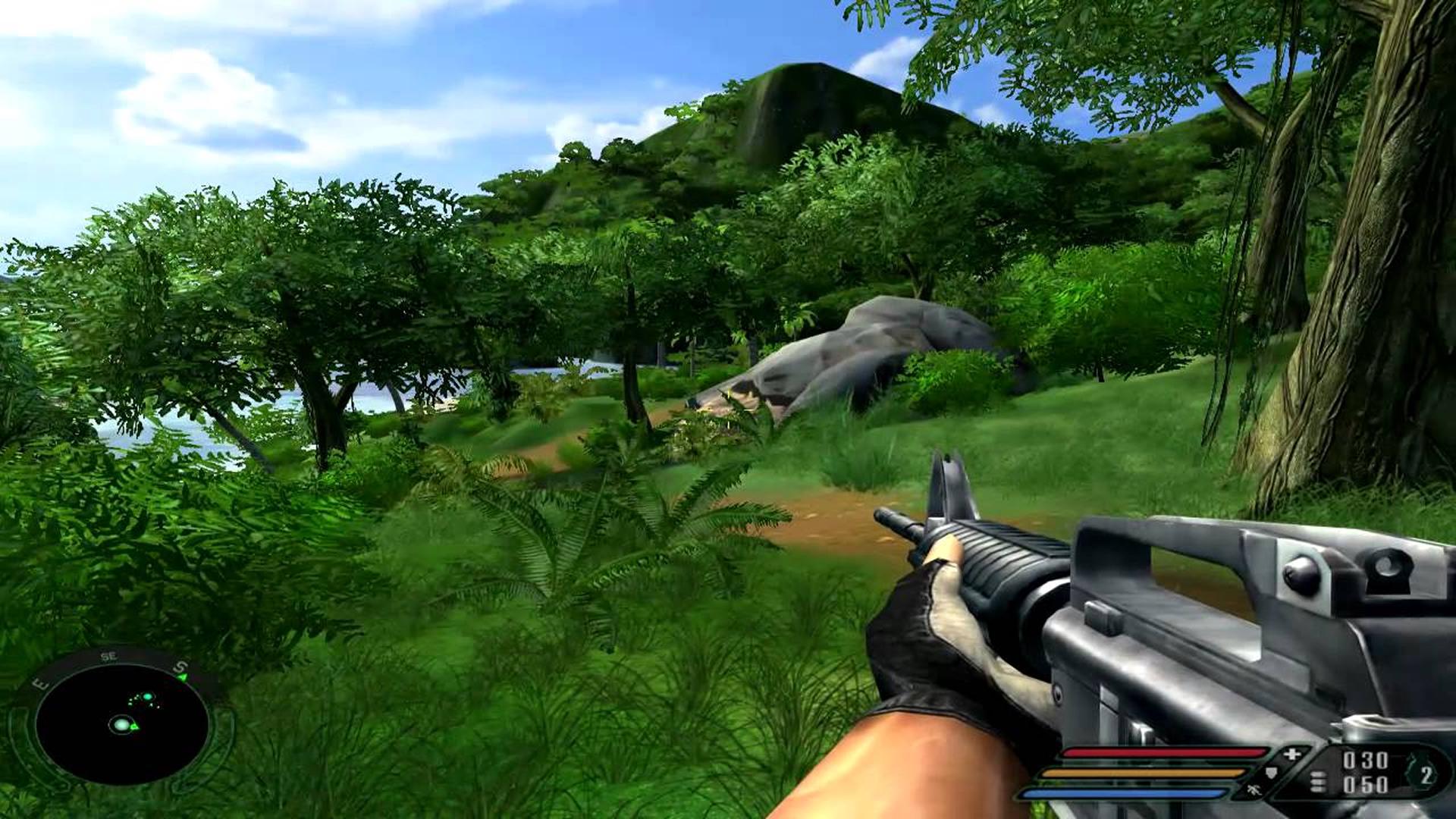1456x819 pixels.
Task: Click the green player arrow on the radar
Action: [134, 726]
